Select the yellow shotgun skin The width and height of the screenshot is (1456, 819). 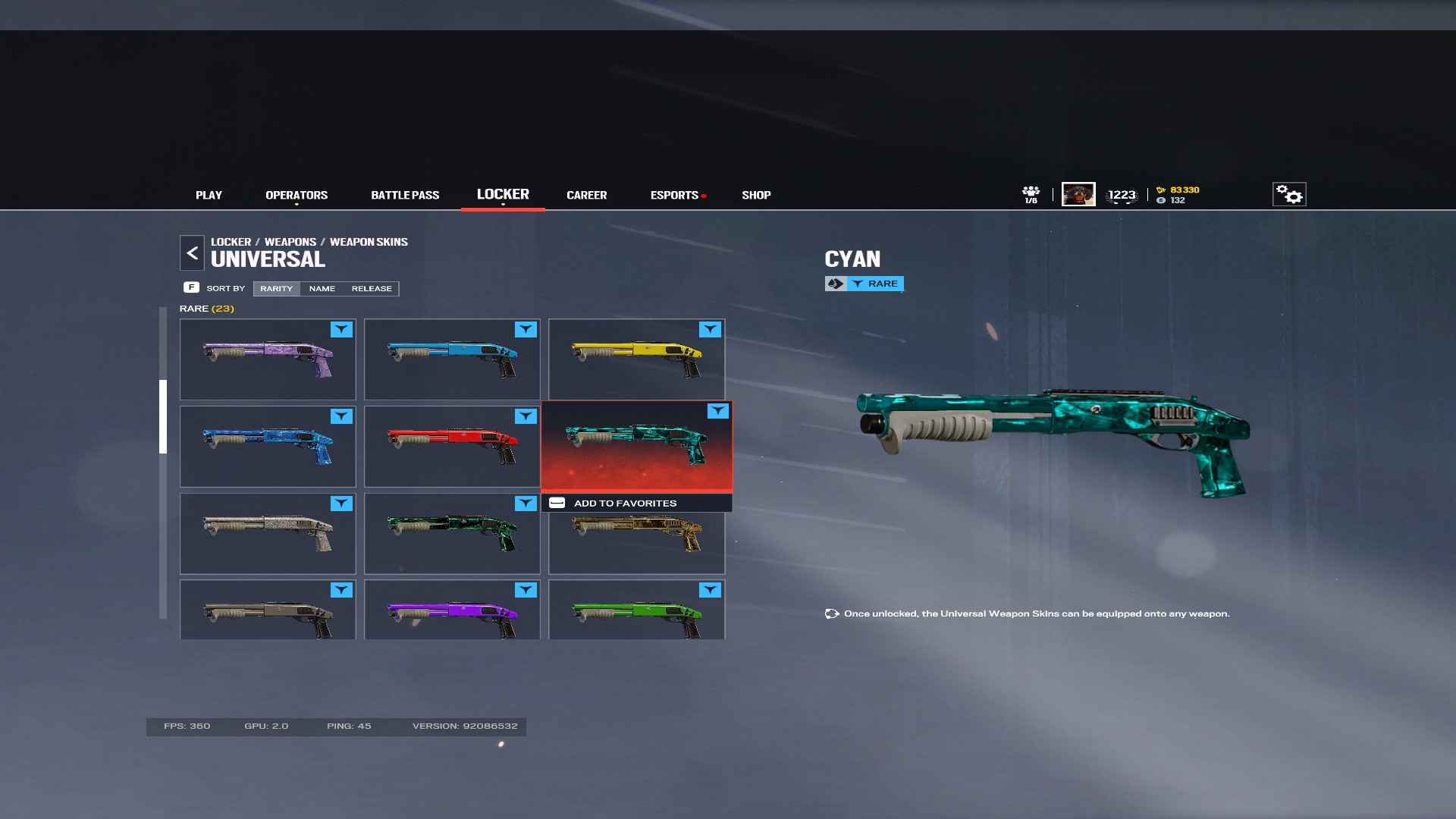point(636,359)
